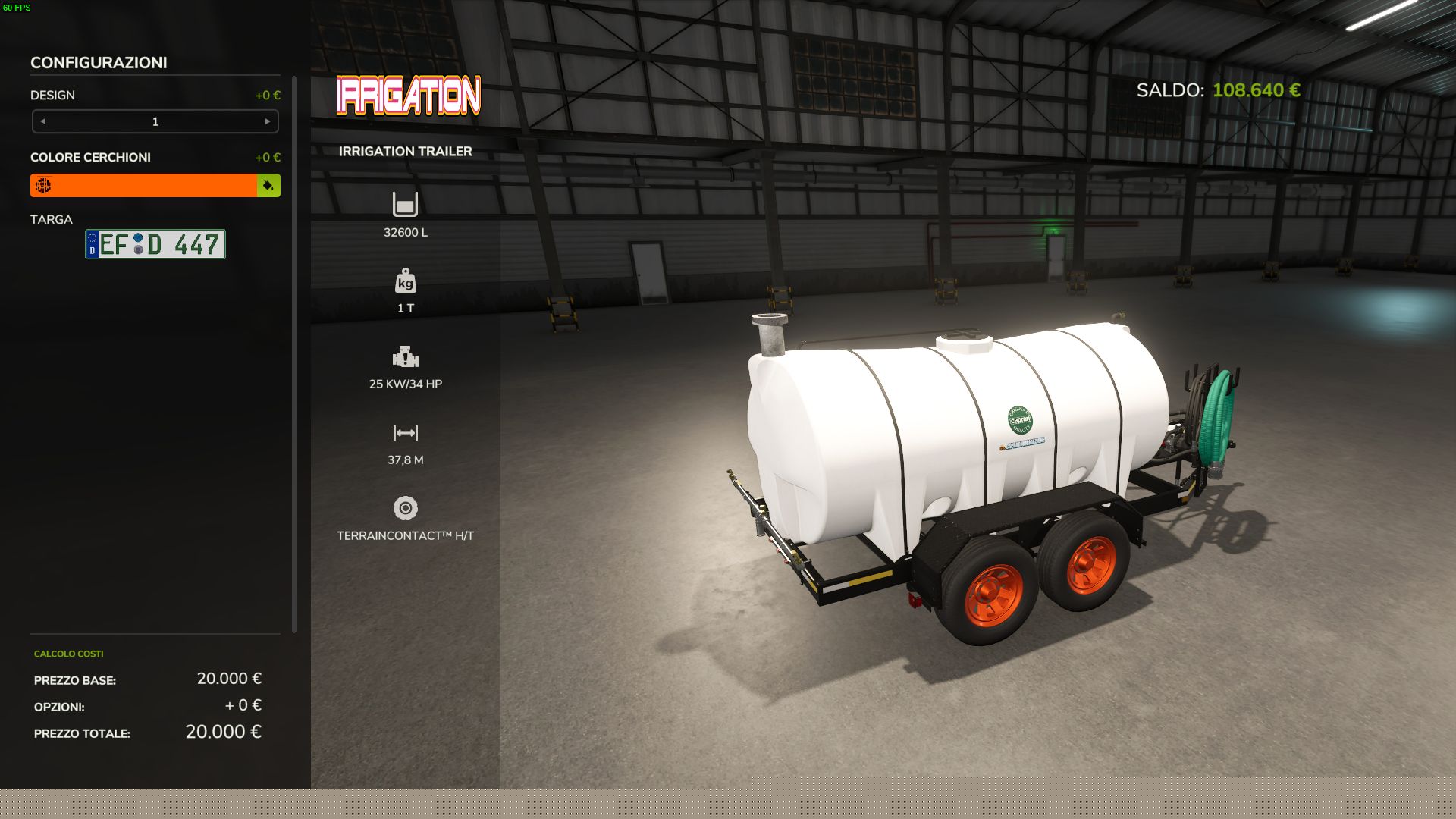Select the previous design with the left arrow
The width and height of the screenshot is (1456, 819).
[x=43, y=121]
